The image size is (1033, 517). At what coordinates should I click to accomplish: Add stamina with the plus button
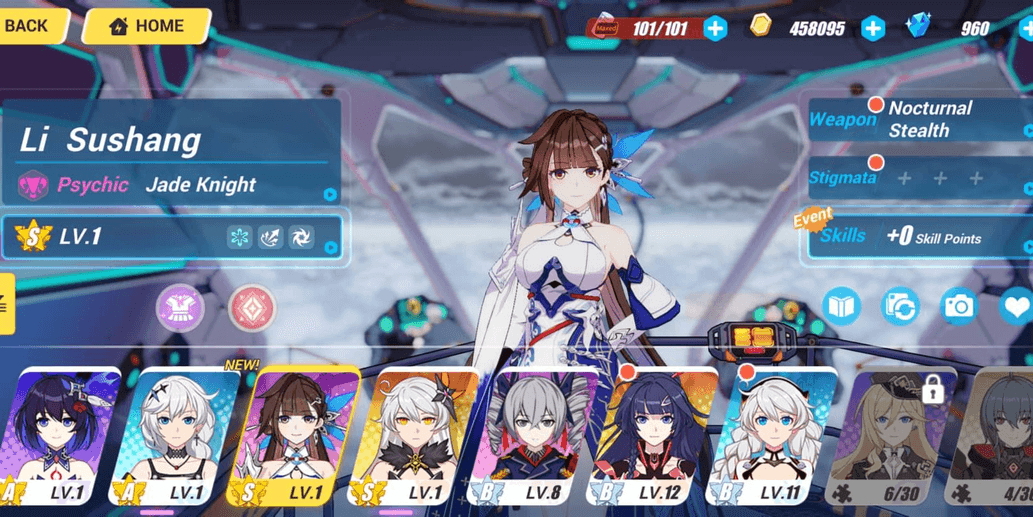coord(715,28)
